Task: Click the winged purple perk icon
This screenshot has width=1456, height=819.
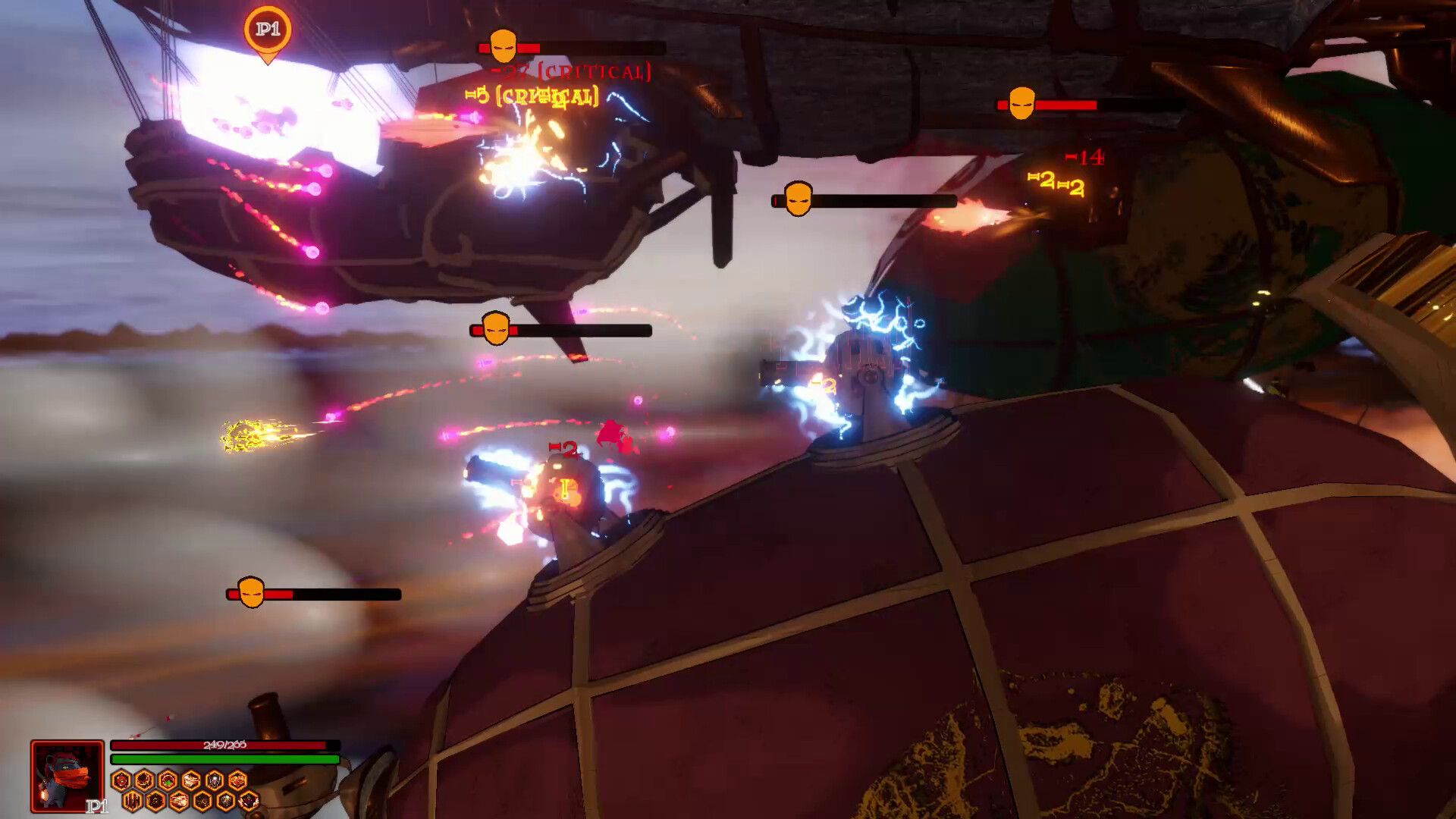Action: tap(249, 801)
